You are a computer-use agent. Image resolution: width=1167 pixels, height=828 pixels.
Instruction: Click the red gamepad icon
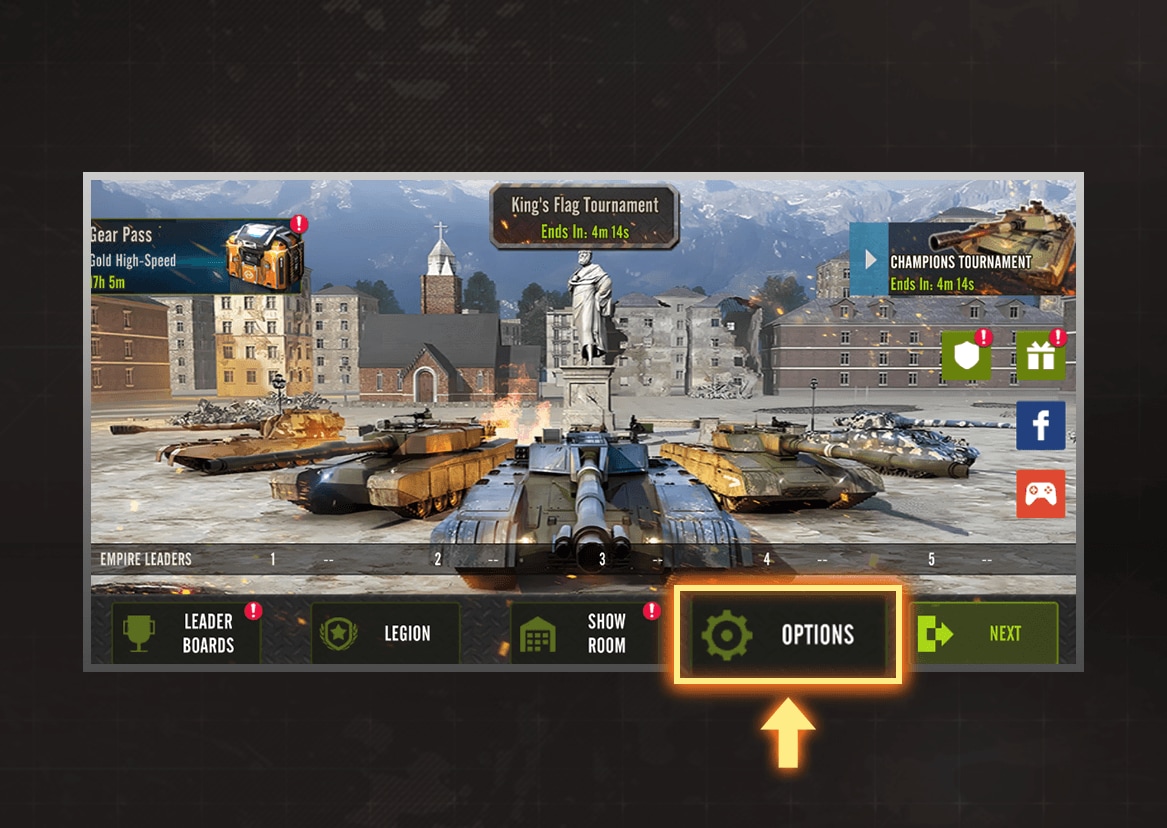[1041, 494]
